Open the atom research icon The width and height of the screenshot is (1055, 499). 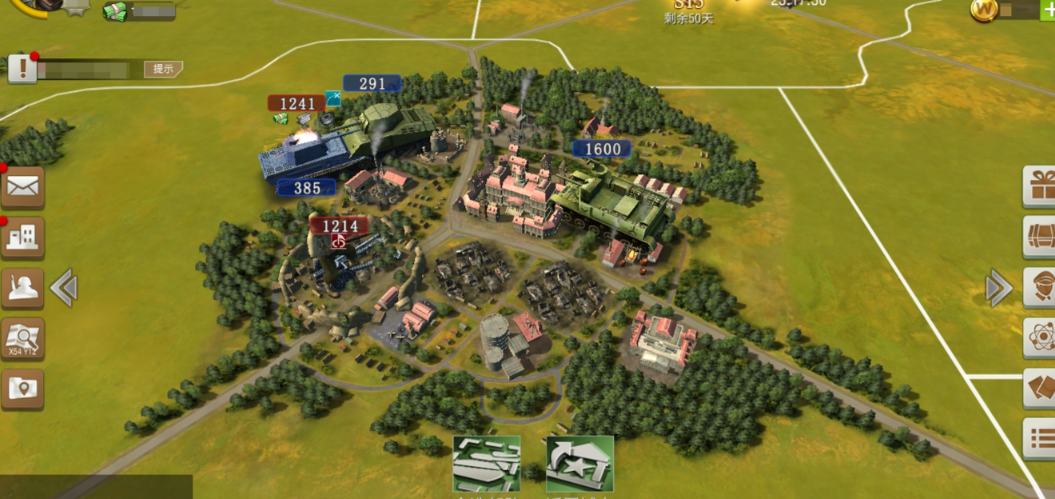coord(1040,338)
